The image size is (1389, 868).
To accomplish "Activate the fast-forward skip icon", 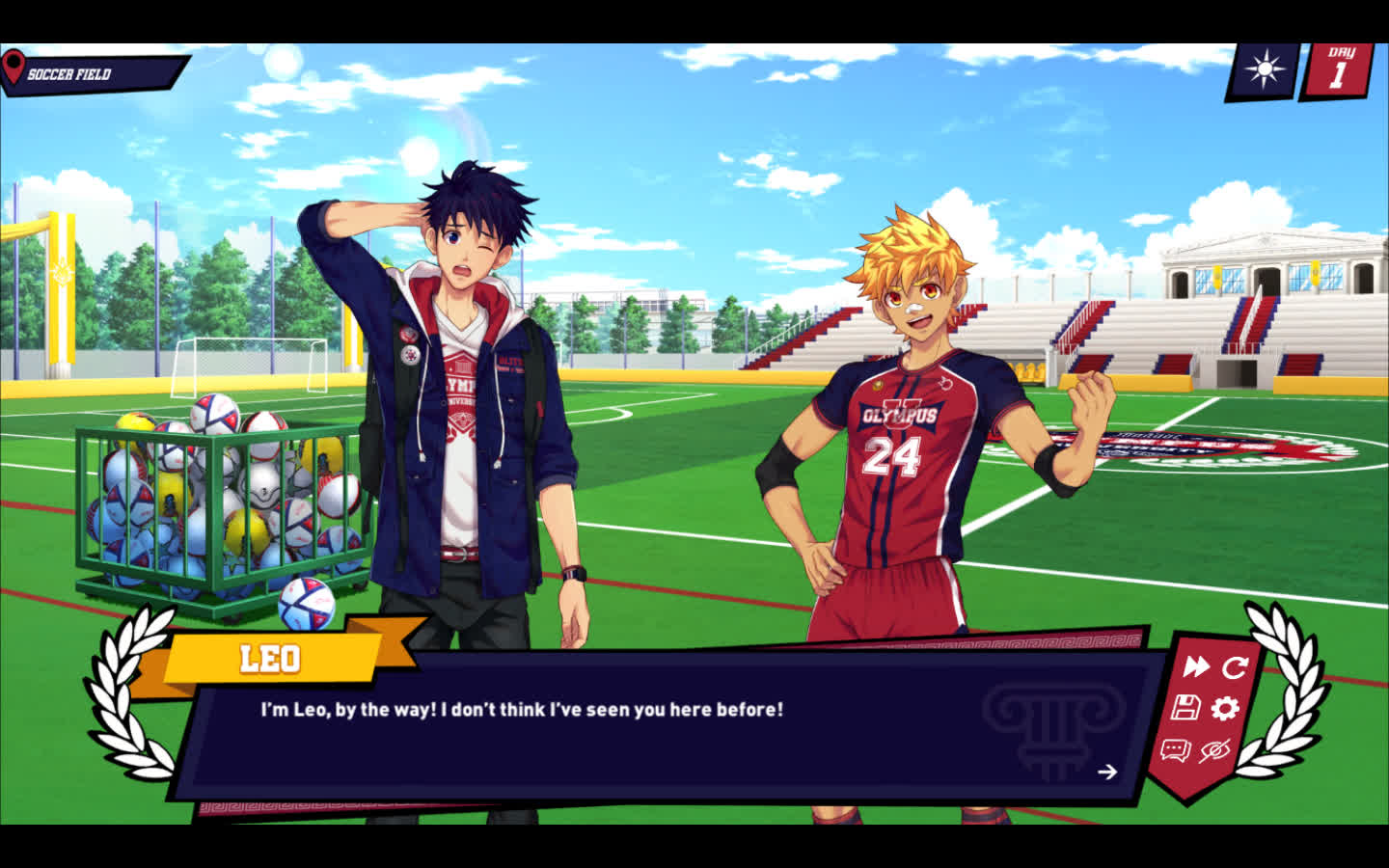I will tap(1196, 666).
